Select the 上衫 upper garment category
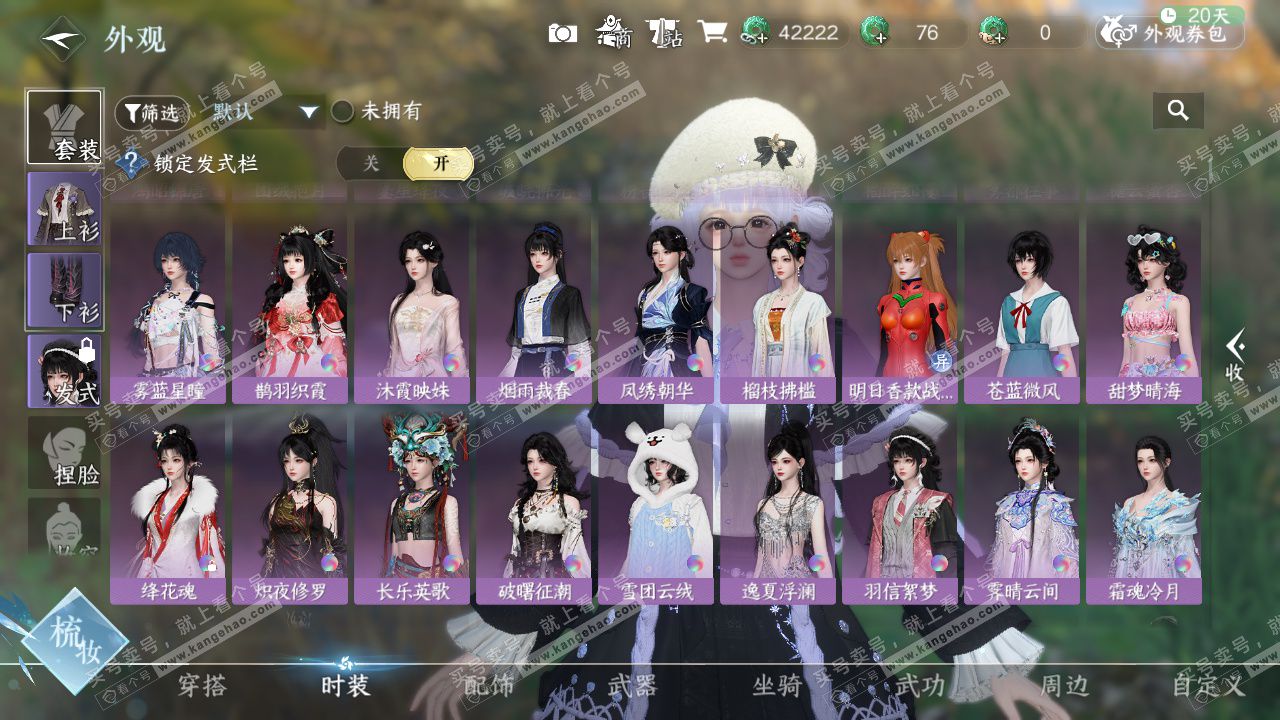The width and height of the screenshot is (1280, 720). (x=64, y=209)
